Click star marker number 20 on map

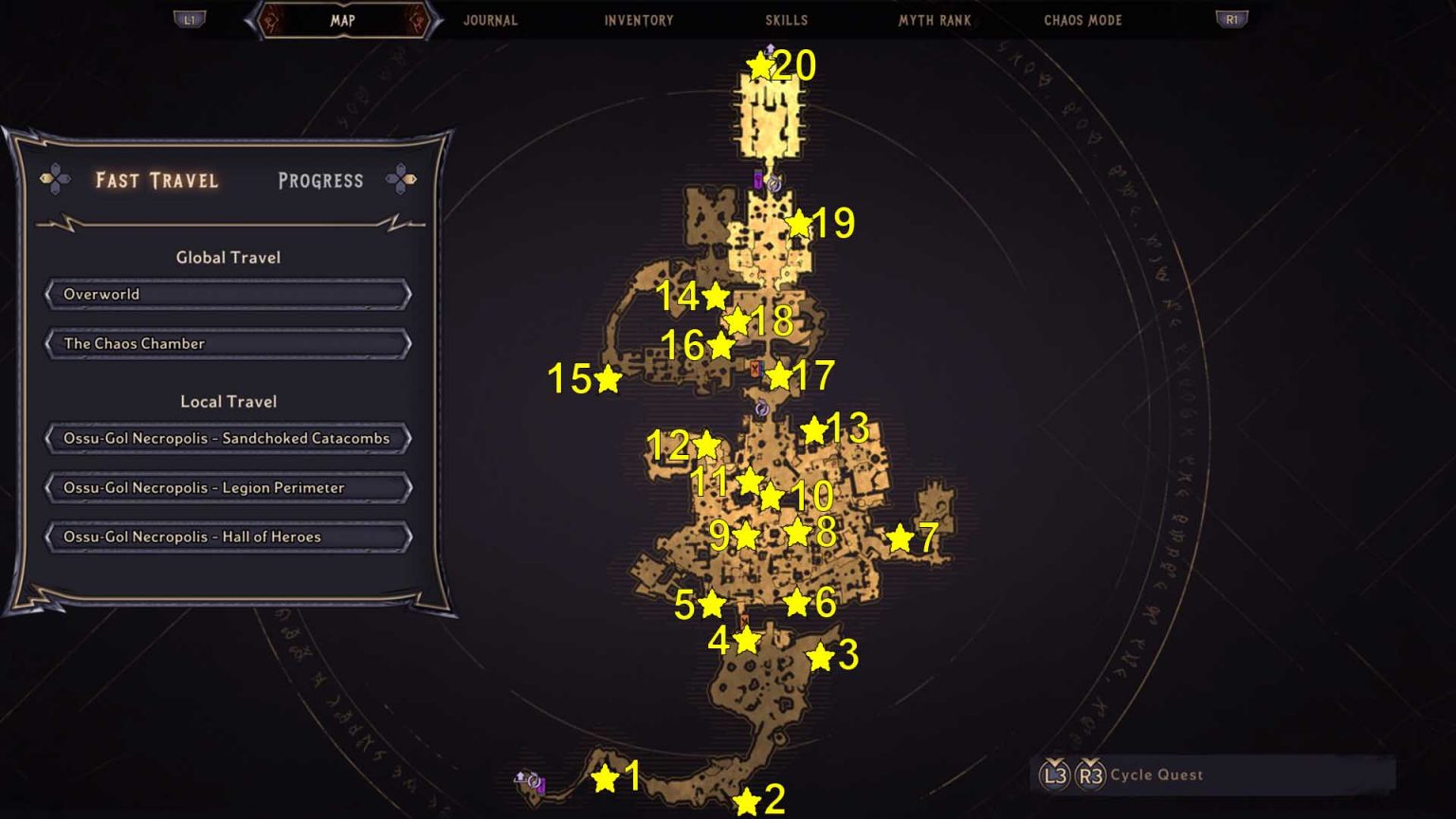tap(760, 65)
